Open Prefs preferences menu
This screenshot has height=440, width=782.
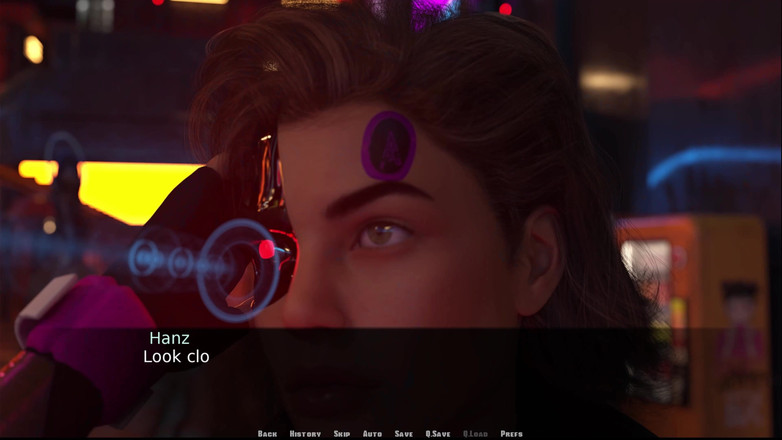pos(511,434)
